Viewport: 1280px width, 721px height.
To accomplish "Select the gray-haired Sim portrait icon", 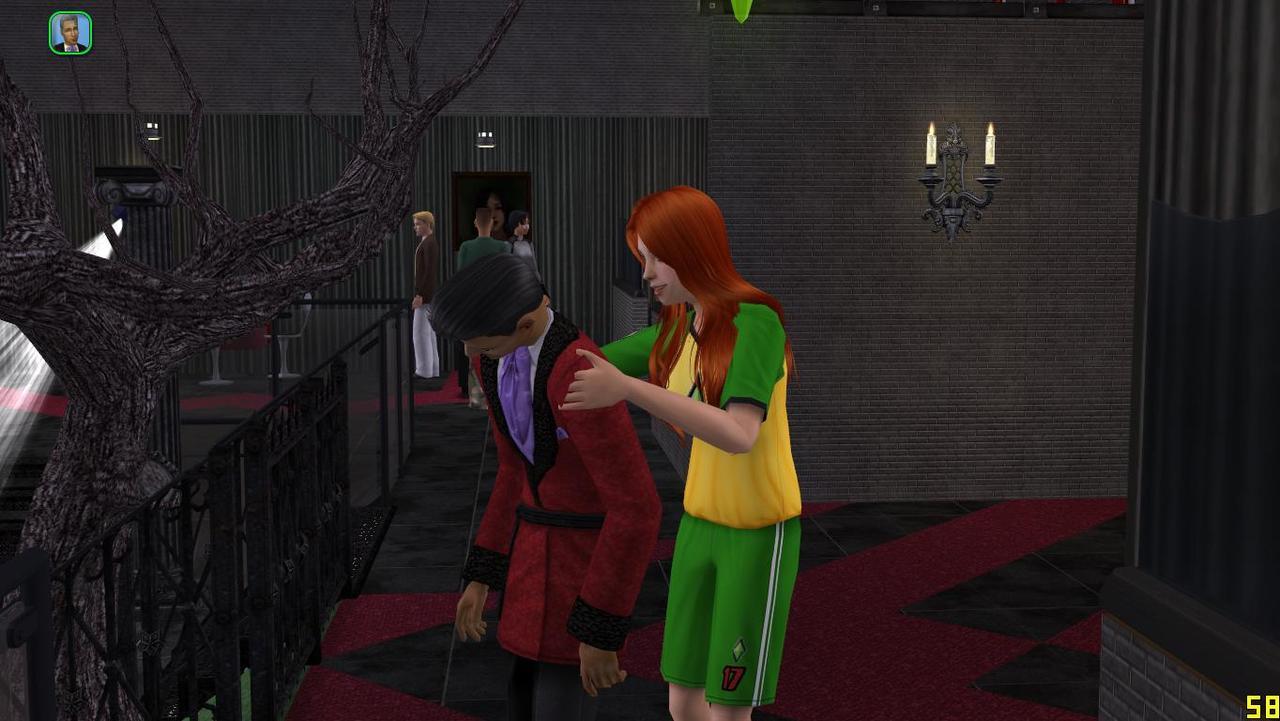I will pos(70,33).
